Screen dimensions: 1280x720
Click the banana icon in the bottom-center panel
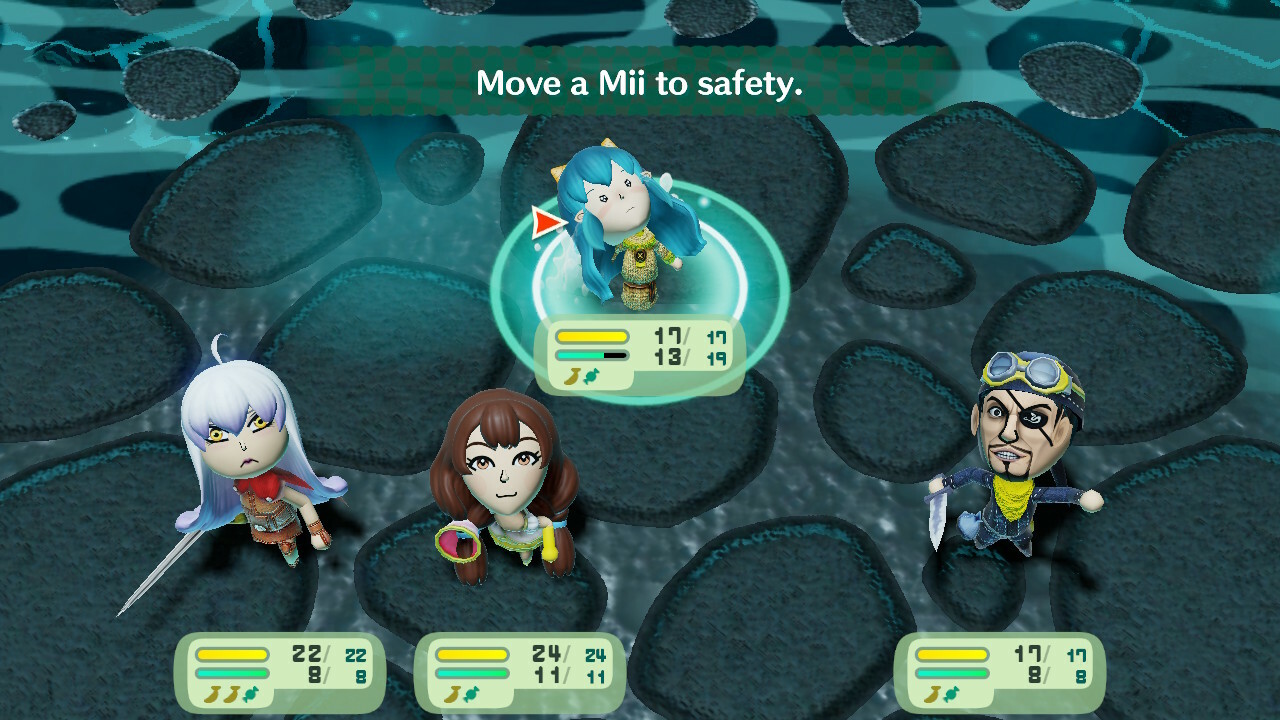[x=452, y=695]
